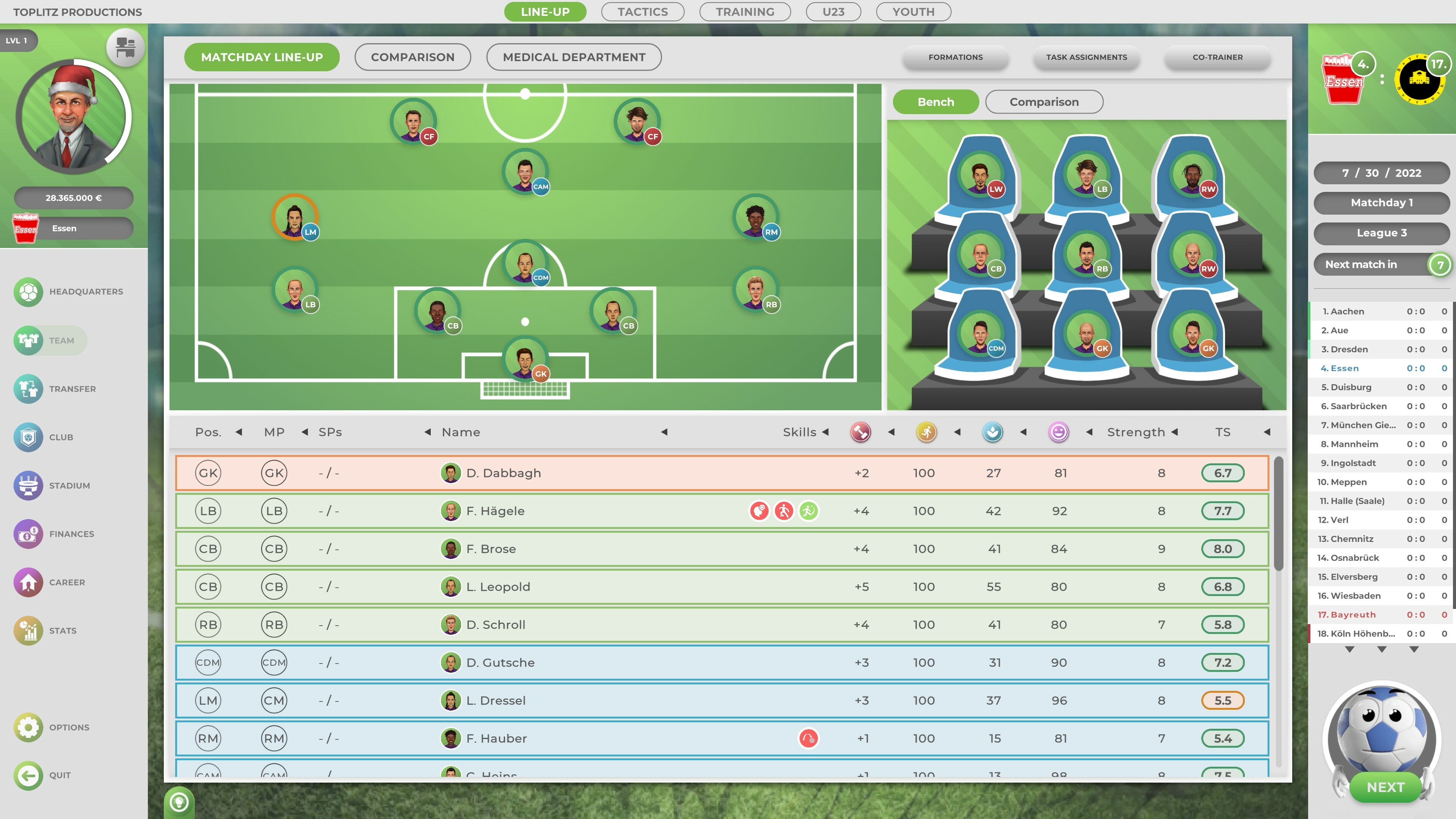Click the sort arrow next to Strength
Image resolution: width=1456 pixels, height=819 pixels.
(1175, 432)
